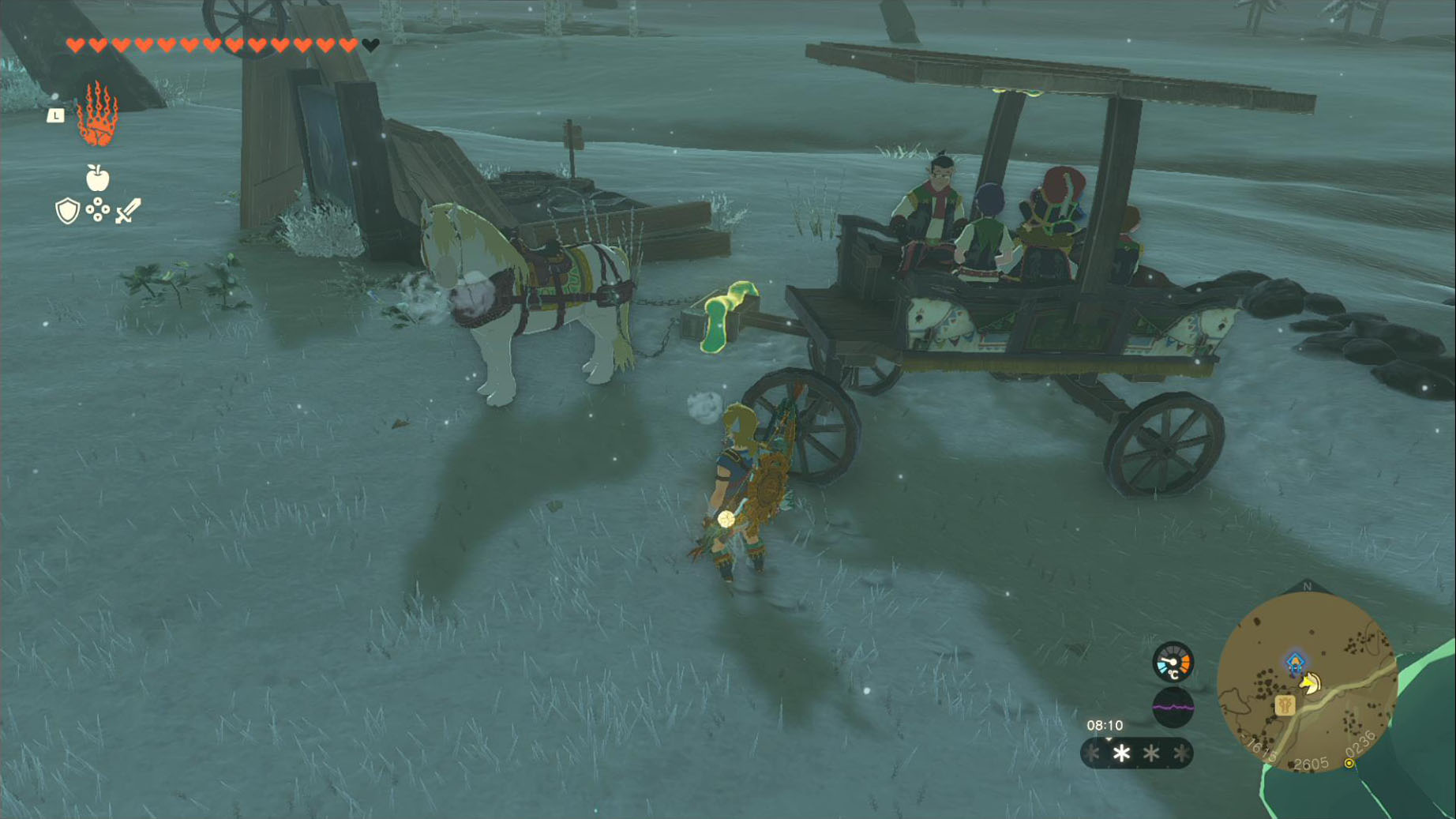Viewport: 1456px width, 819px height.
Task: Click the yellow ring pin at minimap edge
Action: [x=1349, y=763]
